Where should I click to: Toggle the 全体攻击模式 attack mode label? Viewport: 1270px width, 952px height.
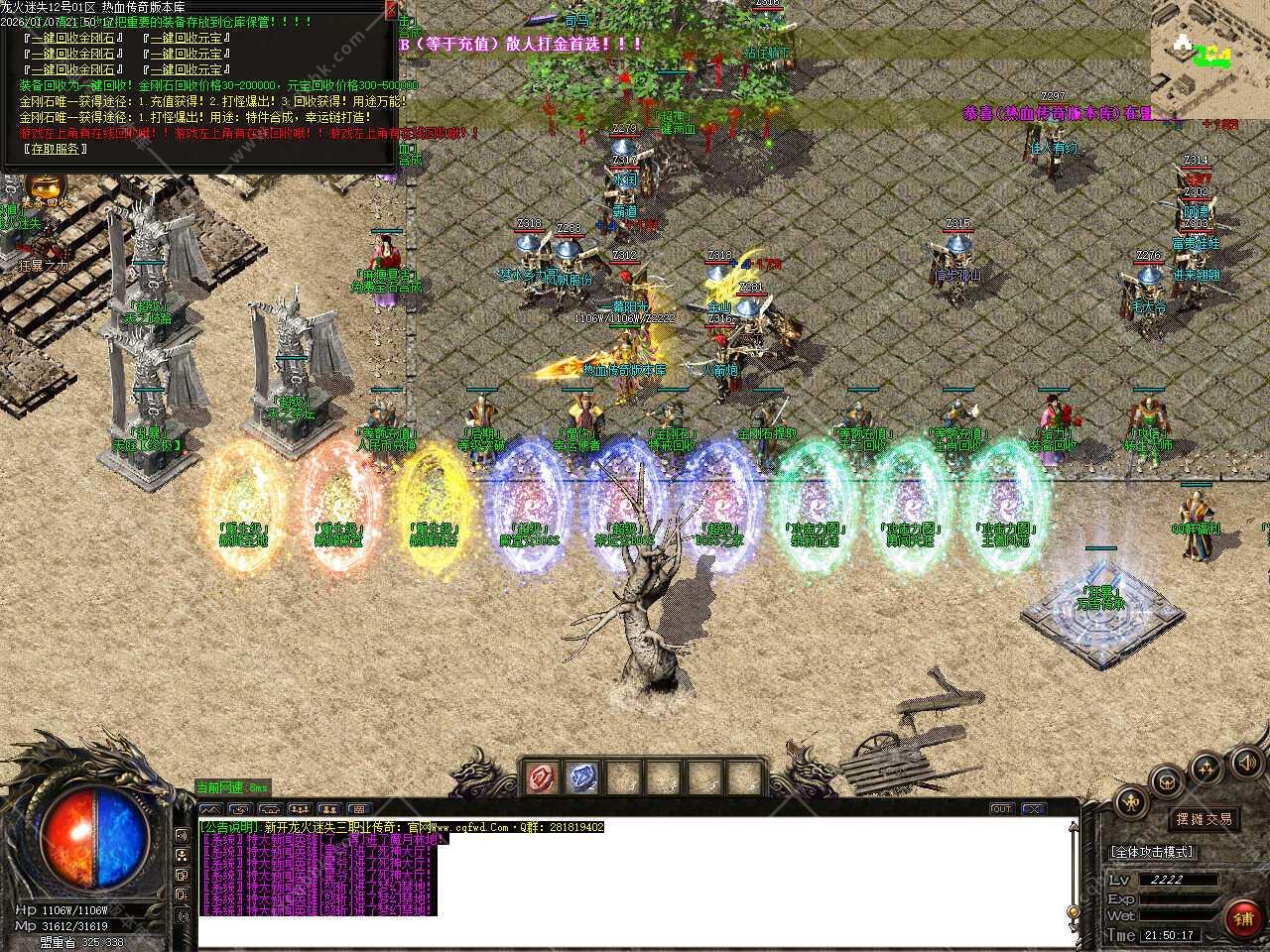click(1152, 852)
